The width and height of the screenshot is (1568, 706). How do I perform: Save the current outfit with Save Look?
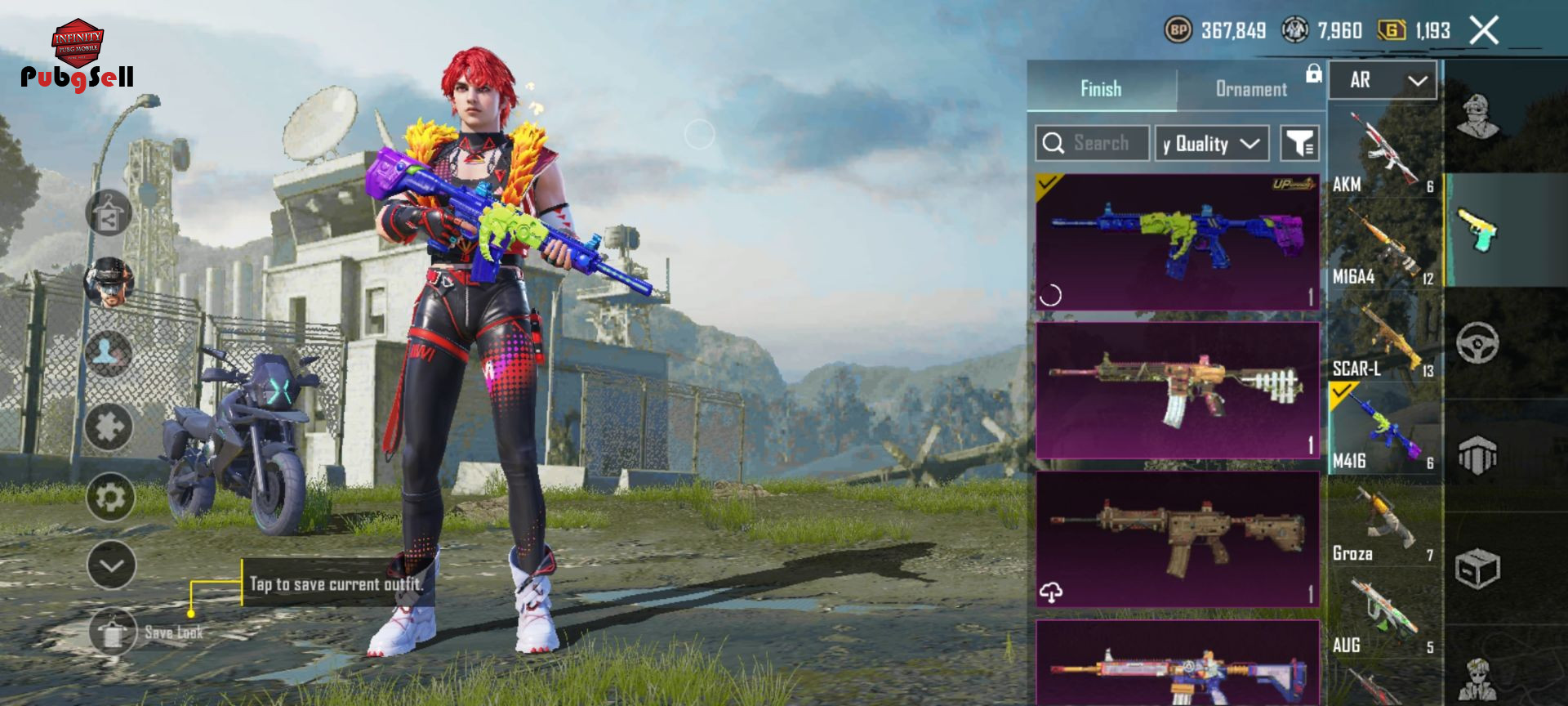(x=114, y=632)
